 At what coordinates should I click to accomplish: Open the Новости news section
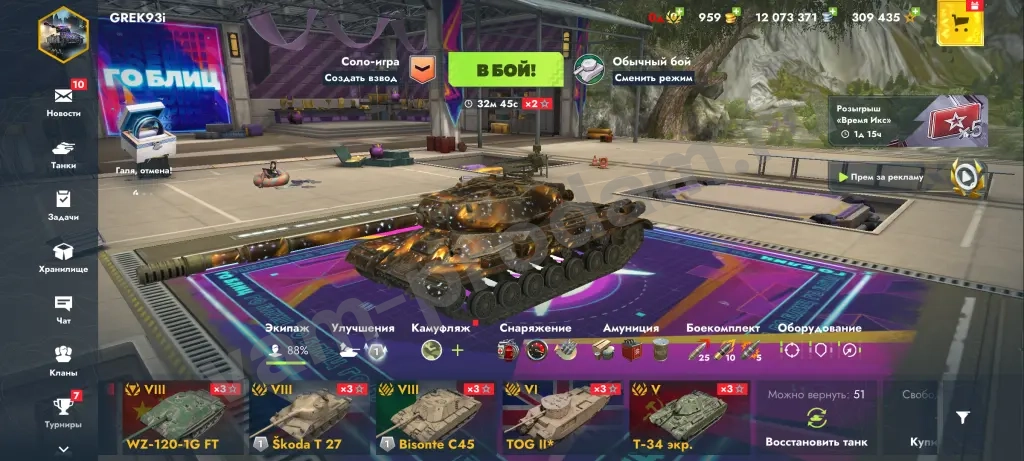tap(63, 100)
